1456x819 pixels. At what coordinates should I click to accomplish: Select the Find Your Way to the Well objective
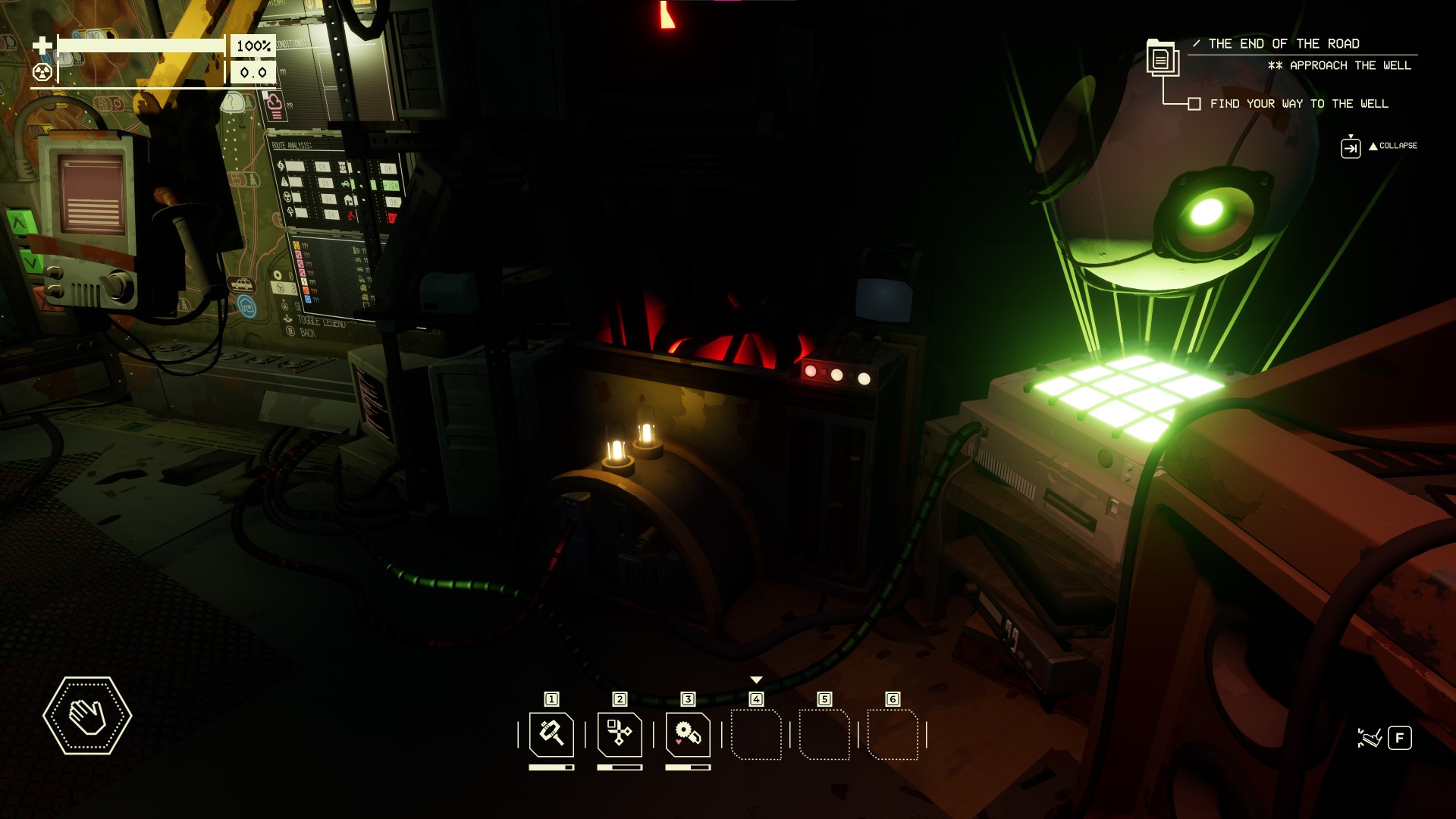point(1298,104)
